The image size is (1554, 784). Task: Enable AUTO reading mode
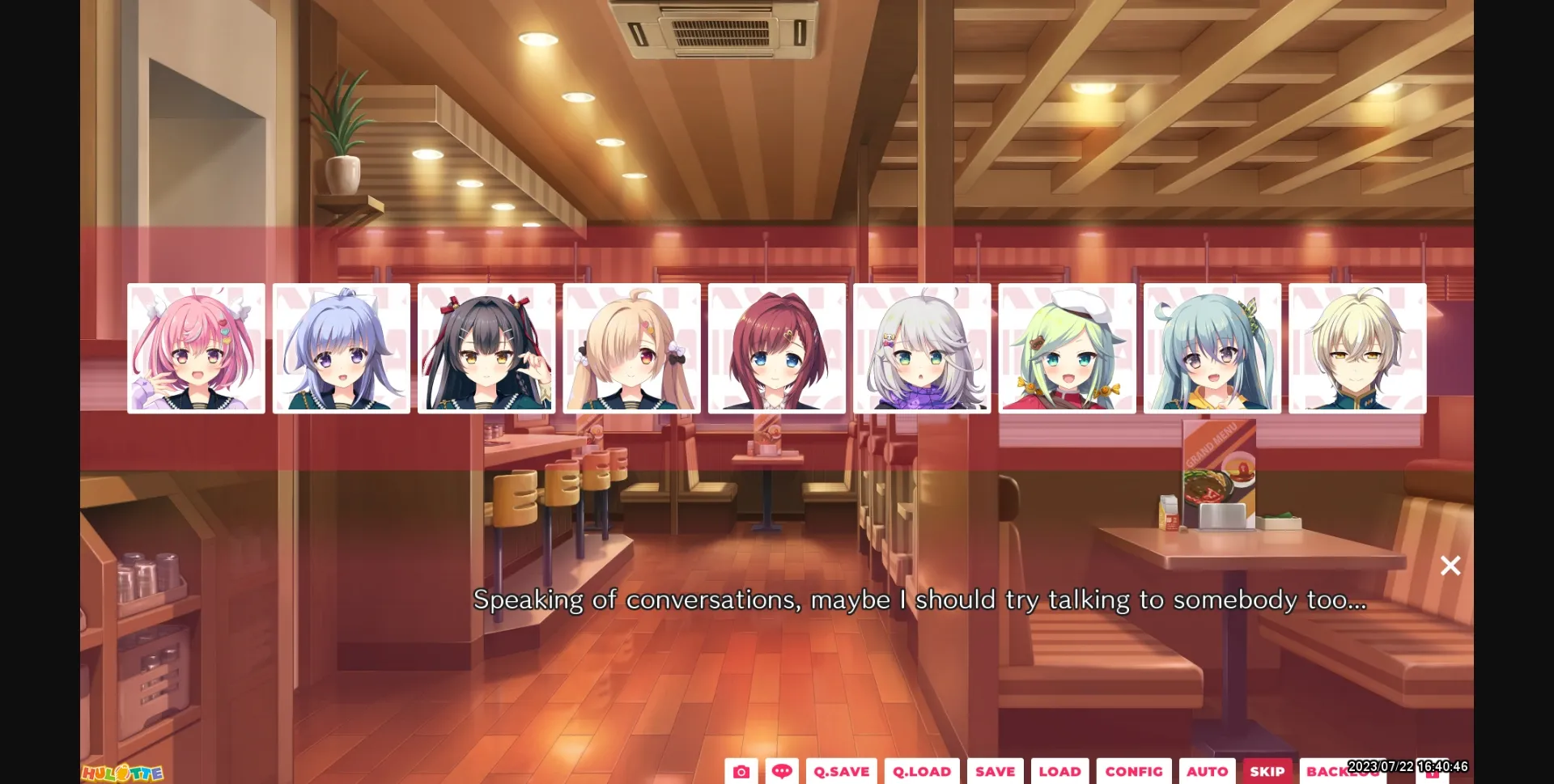1208,771
